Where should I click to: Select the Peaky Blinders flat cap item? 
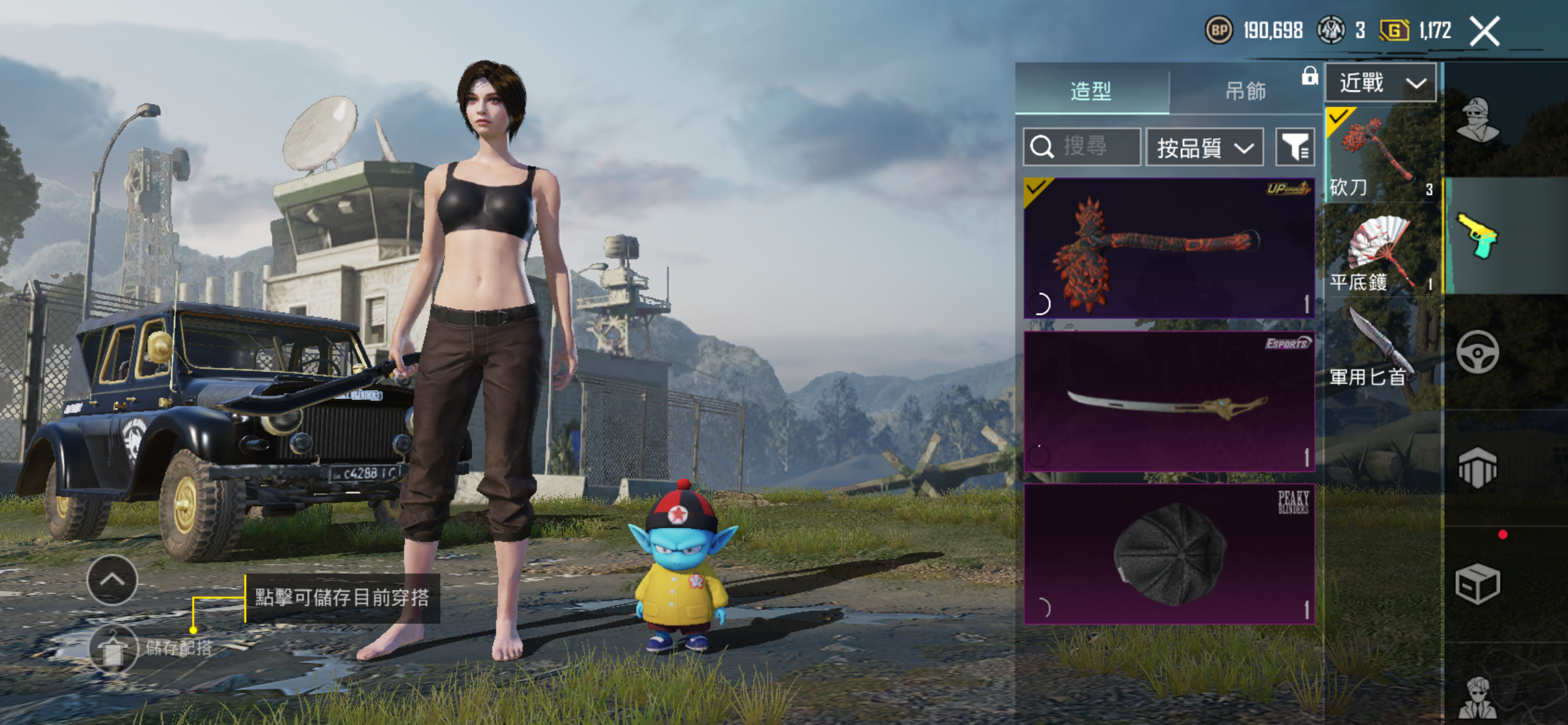[x=1169, y=553]
